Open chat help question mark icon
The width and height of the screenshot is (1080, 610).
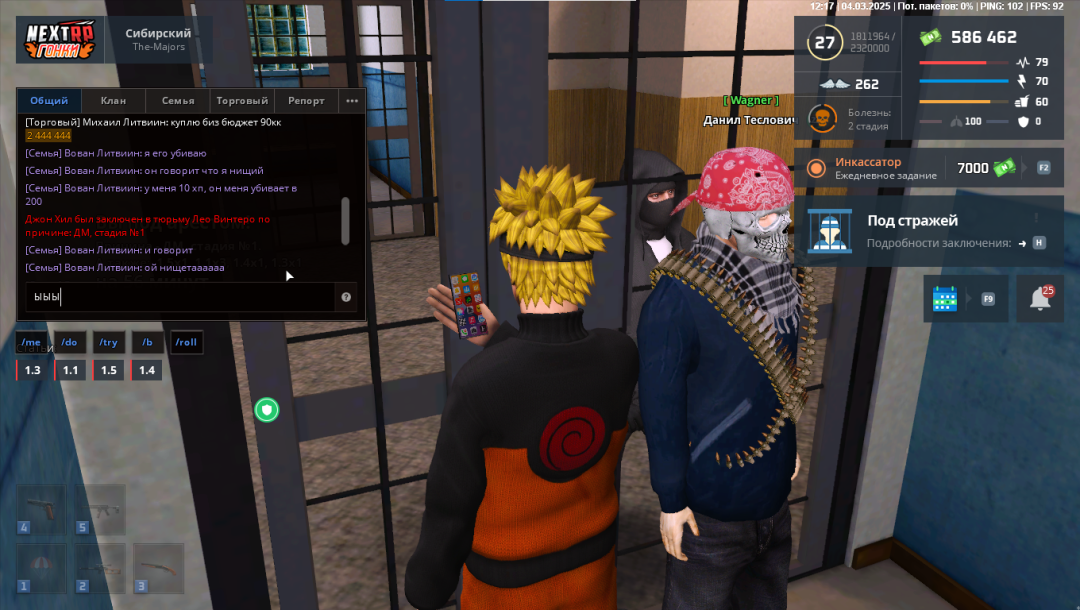346,297
